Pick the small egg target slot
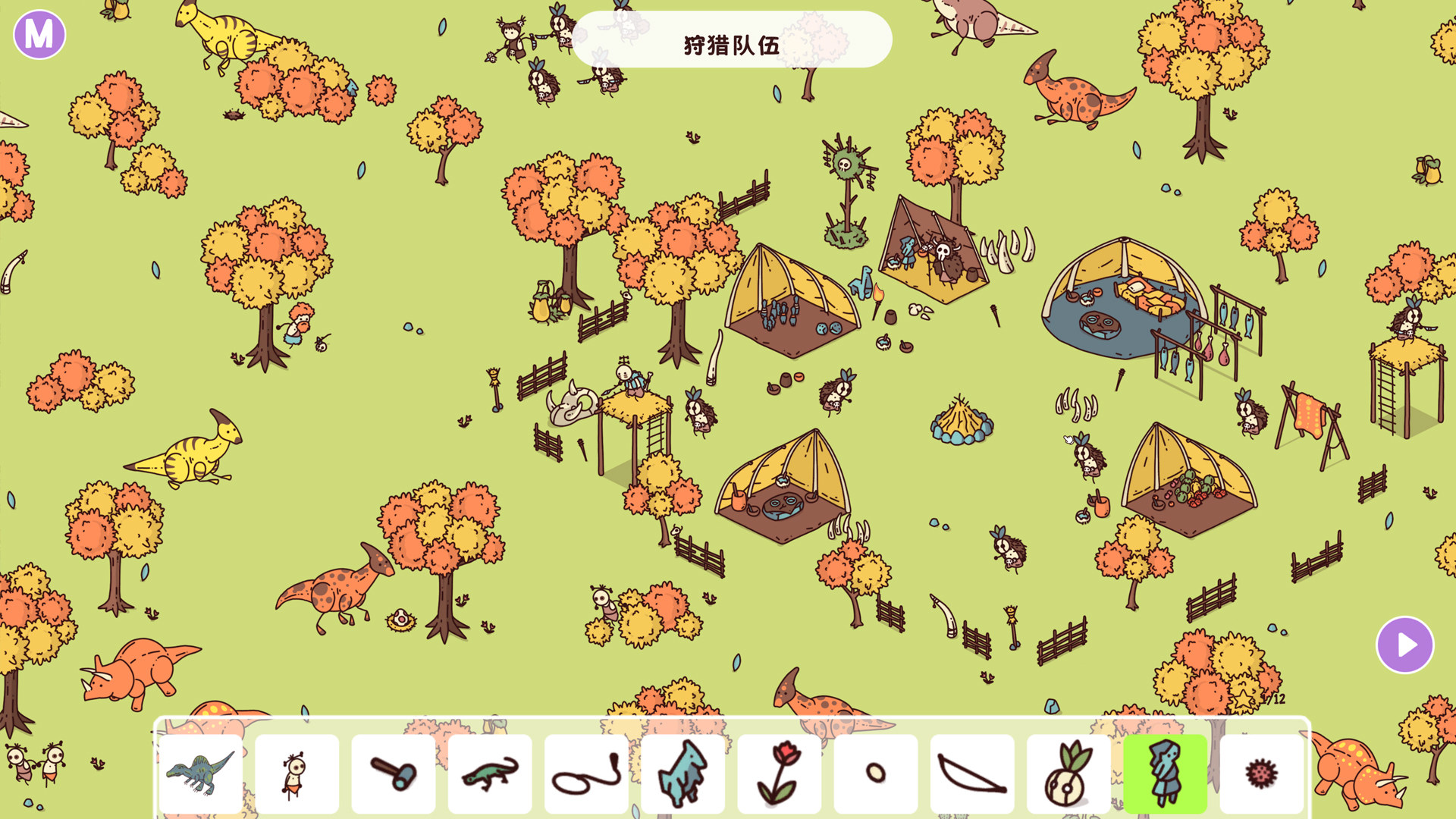 (x=875, y=773)
